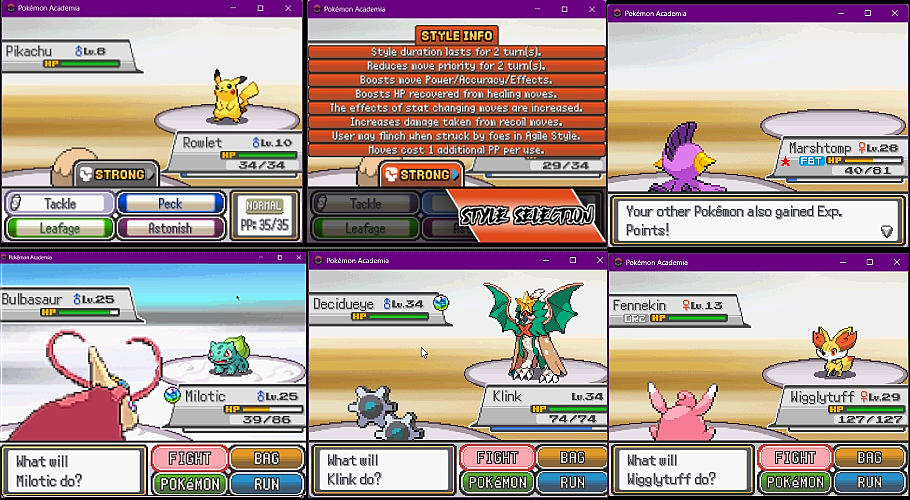Choose the Astonish move
The width and height of the screenshot is (910, 500).
[170, 227]
